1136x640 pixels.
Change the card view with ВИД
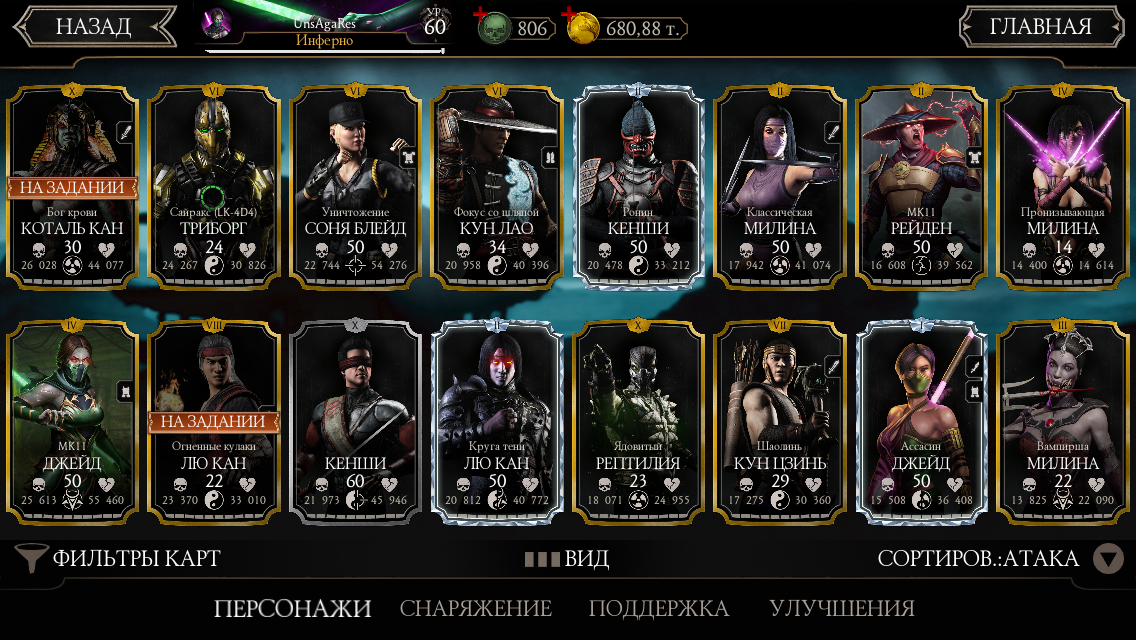[x=567, y=558]
